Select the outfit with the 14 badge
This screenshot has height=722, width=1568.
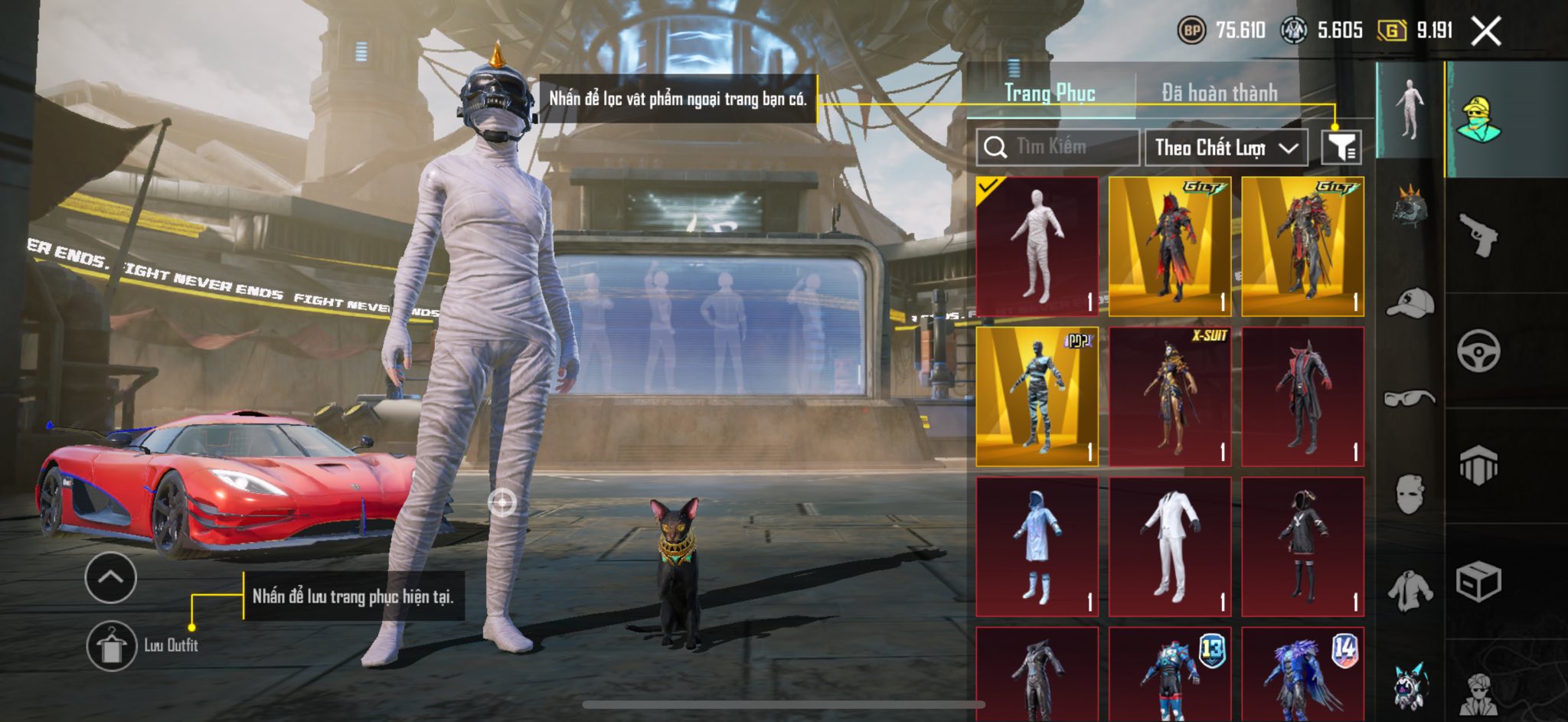coord(1303,674)
